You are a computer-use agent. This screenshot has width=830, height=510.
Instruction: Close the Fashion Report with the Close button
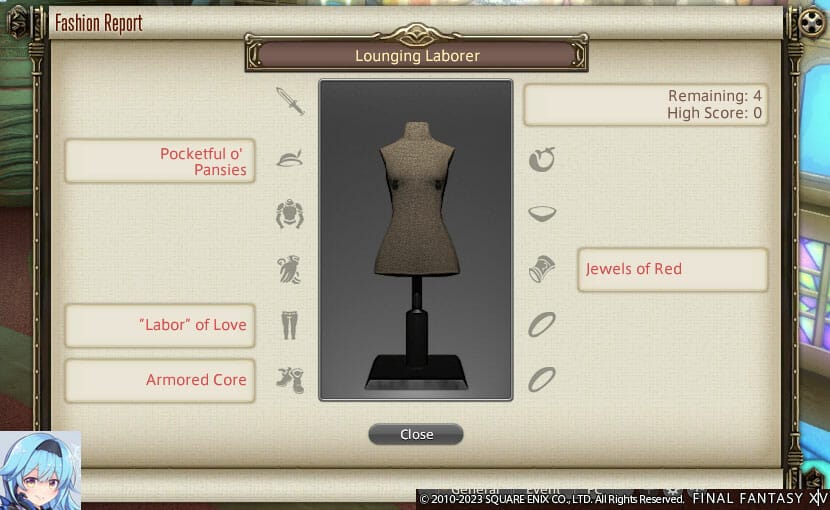point(416,434)
